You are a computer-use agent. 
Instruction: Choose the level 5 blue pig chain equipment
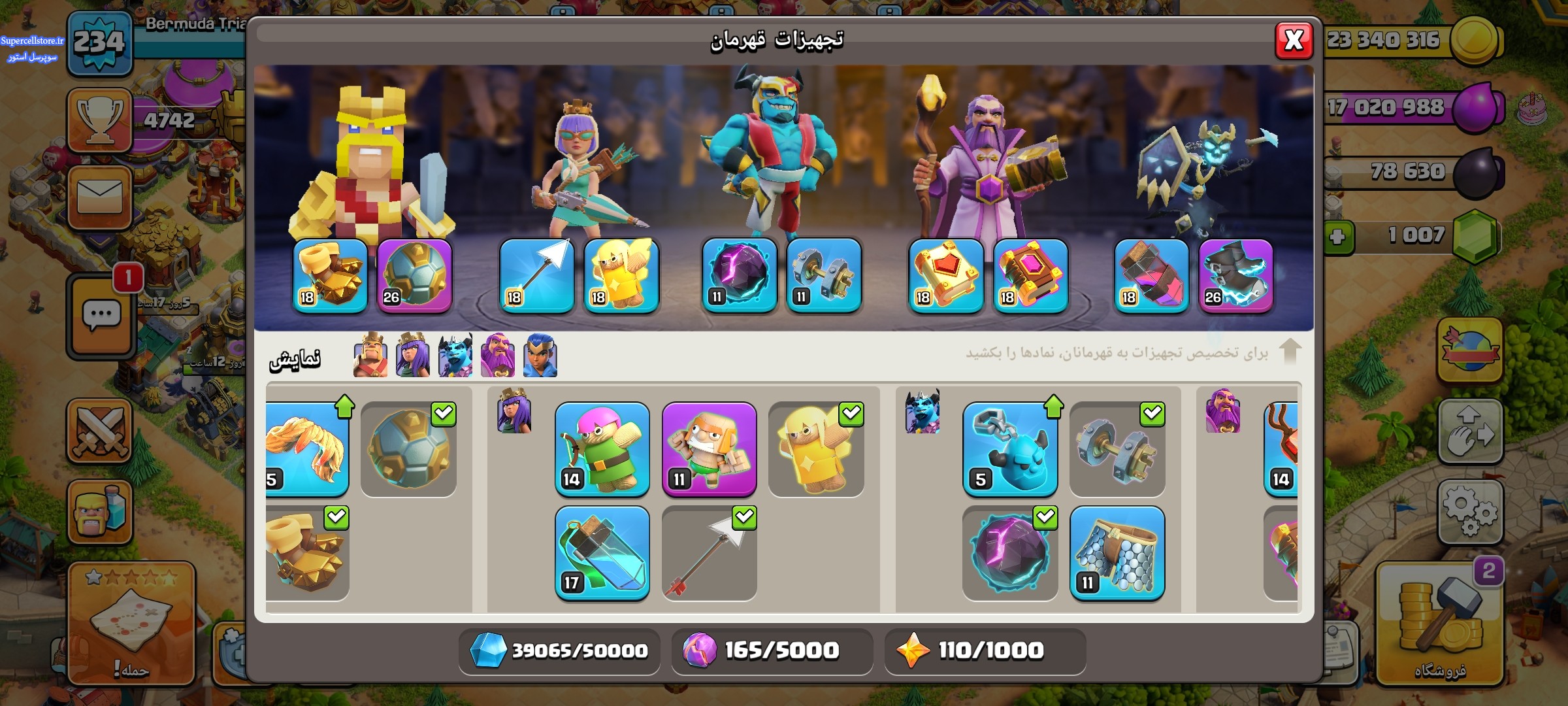(x=1009, y=449)
